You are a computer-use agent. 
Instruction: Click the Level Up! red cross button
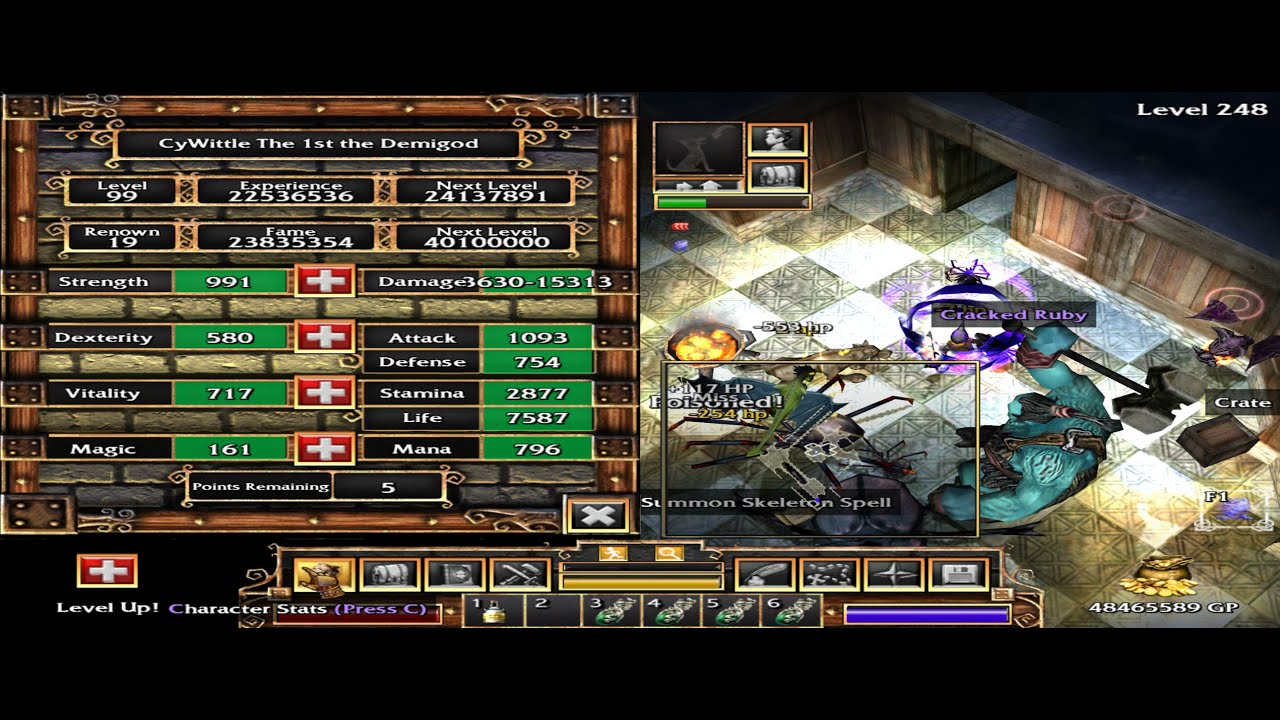click(x=107, y=571)
